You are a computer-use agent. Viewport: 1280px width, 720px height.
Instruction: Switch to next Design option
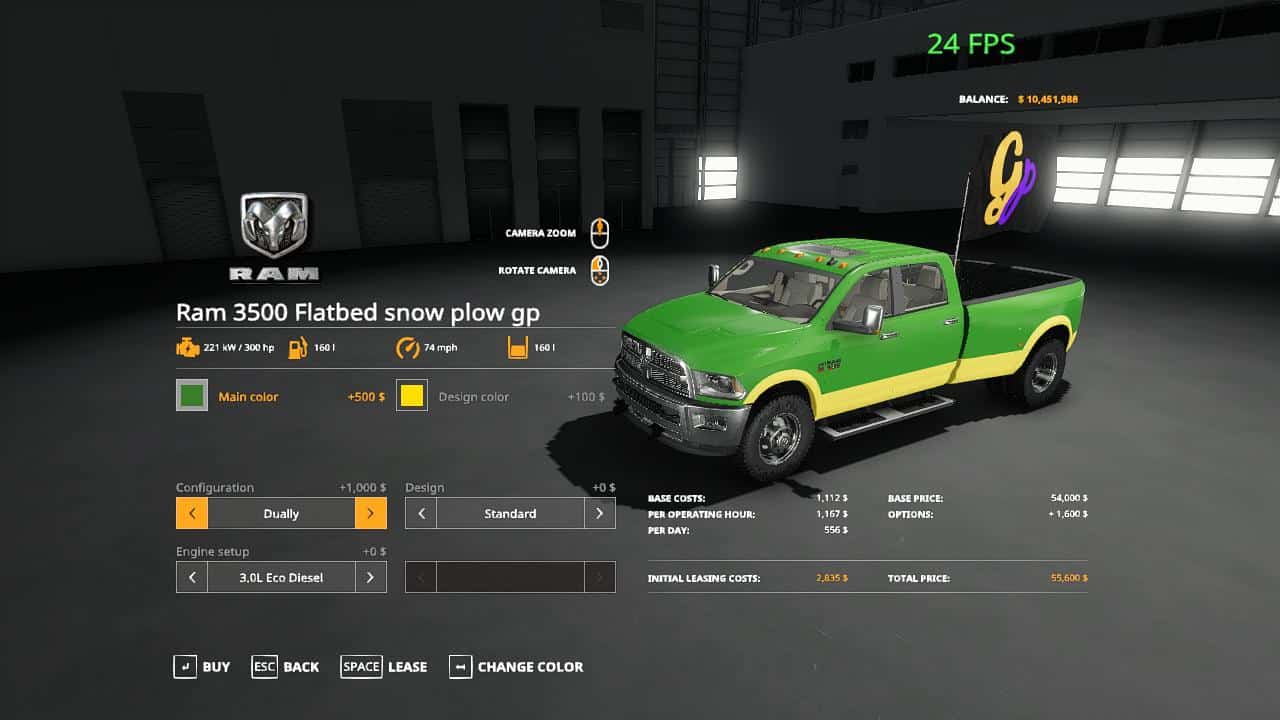click(599, 514)
